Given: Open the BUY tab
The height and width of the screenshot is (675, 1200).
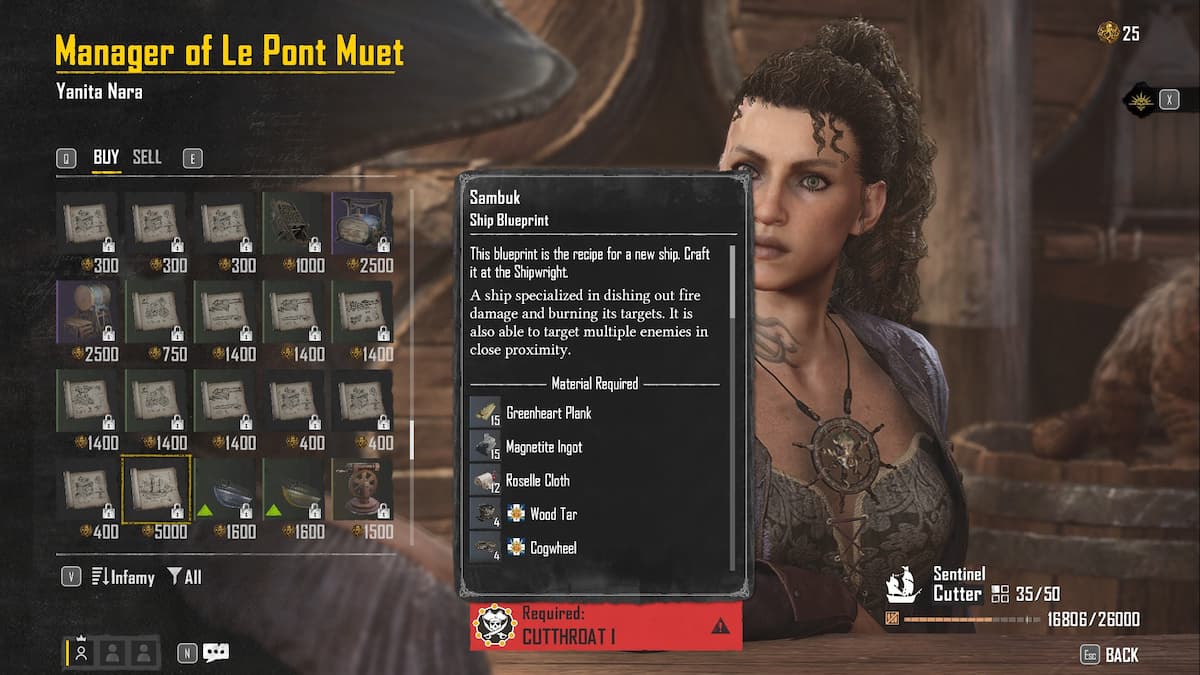Looking at the screenshot, I should pyautogui.click(x=106, y=158).
